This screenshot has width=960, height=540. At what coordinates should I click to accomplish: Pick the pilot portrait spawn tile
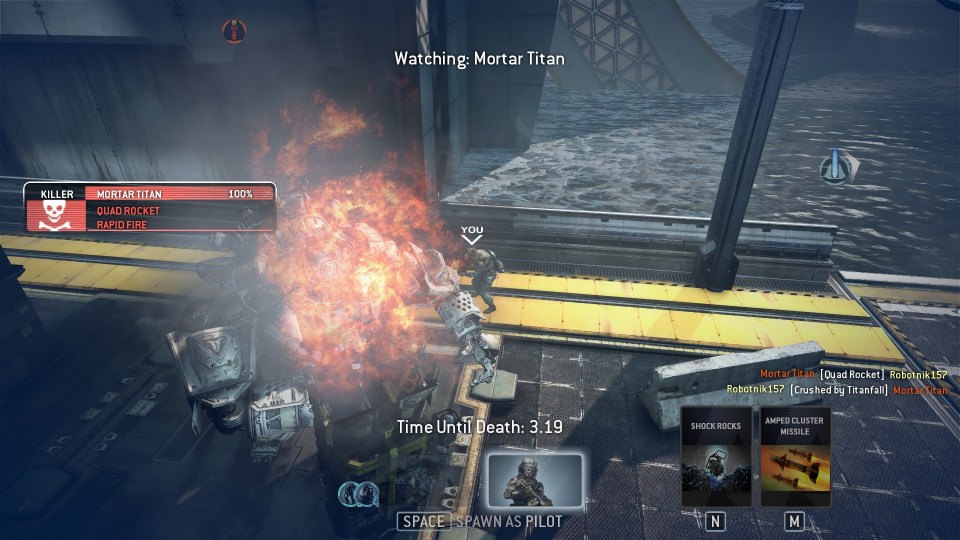(534, 481)
